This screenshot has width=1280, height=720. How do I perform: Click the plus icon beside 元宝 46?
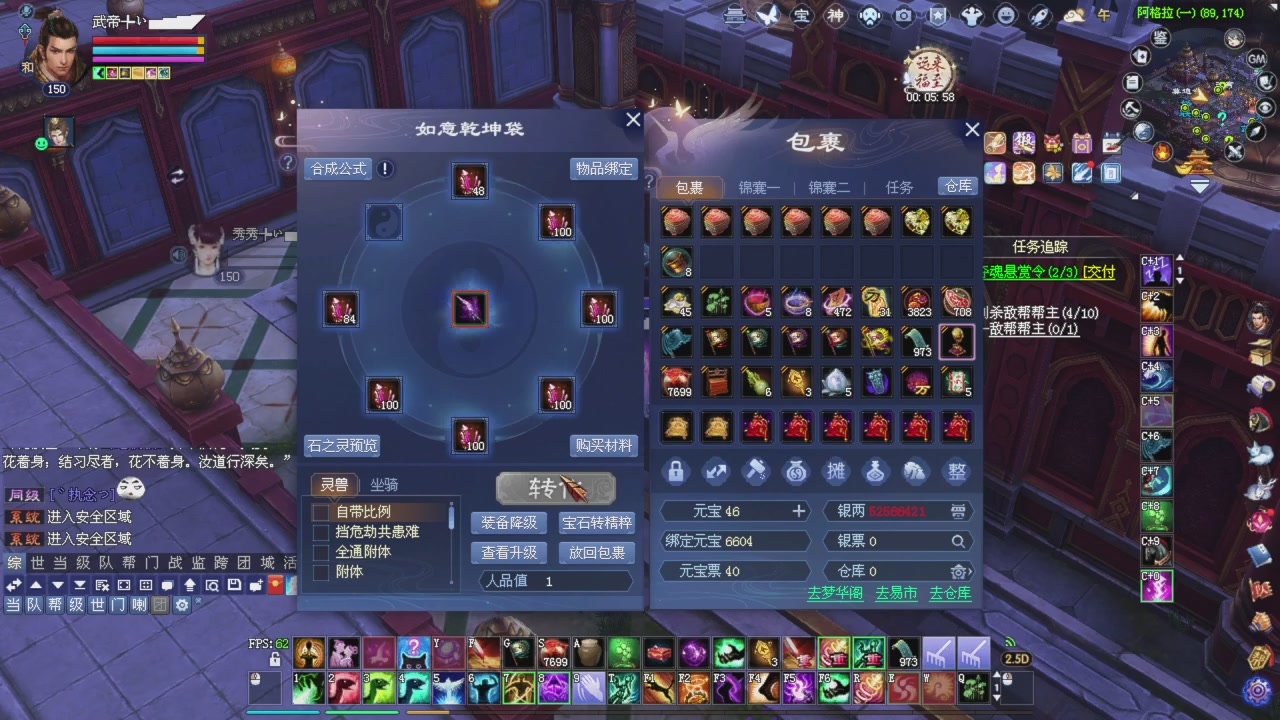(x=798, y=511)
